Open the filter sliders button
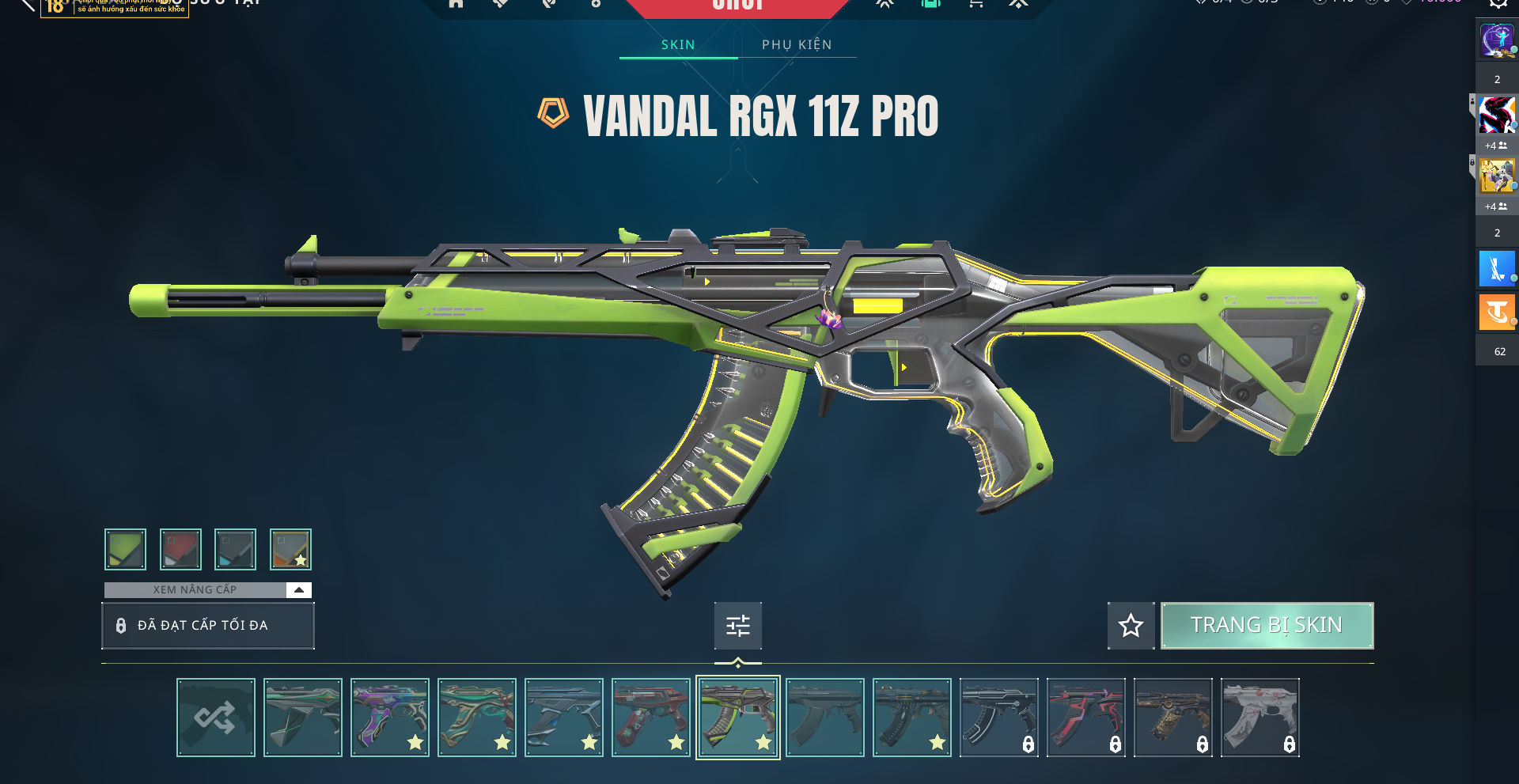The width and height of the screenshot is (1519, 784). [737, 626]
